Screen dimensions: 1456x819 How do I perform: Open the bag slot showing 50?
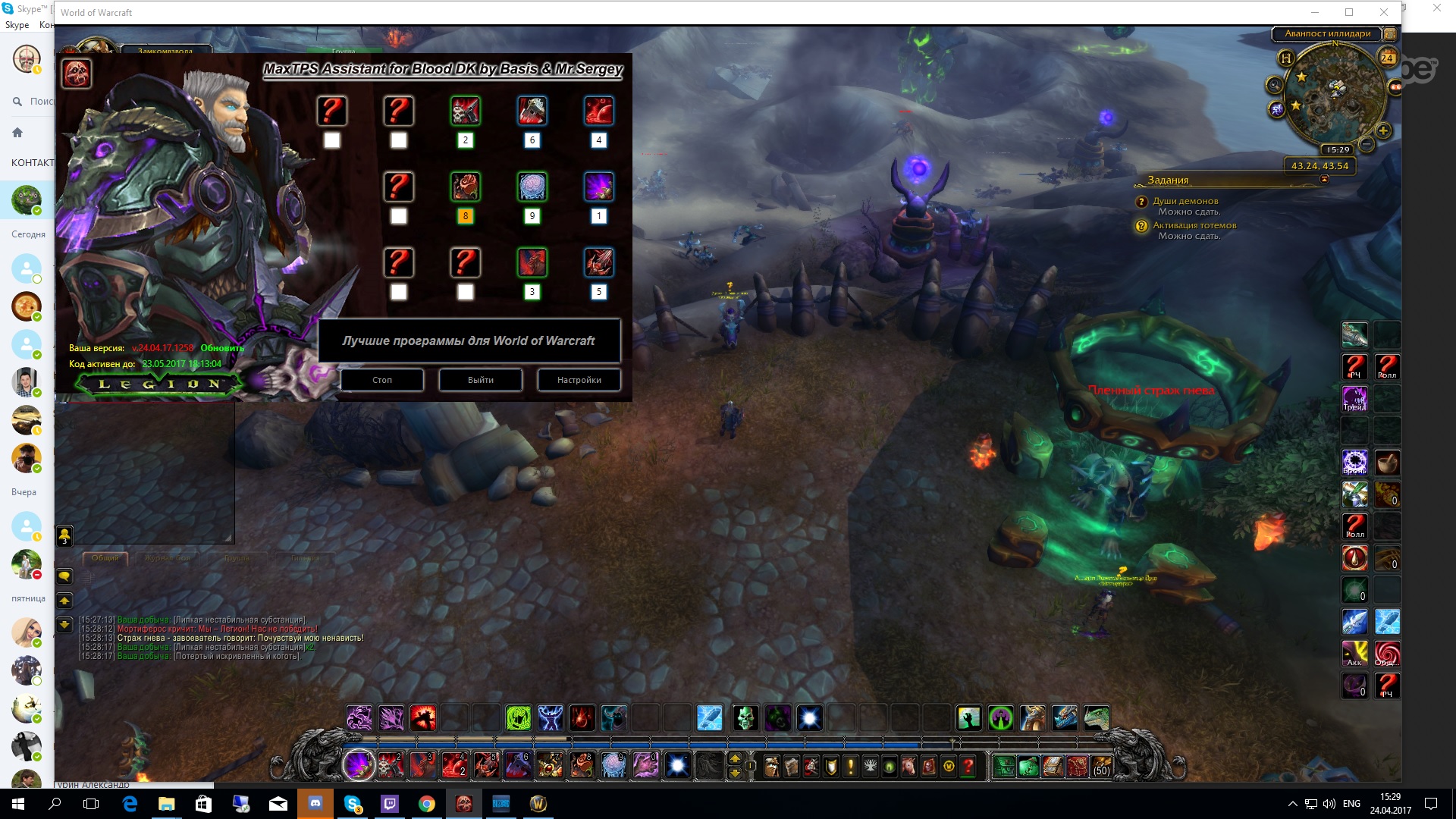[1101, 767]
